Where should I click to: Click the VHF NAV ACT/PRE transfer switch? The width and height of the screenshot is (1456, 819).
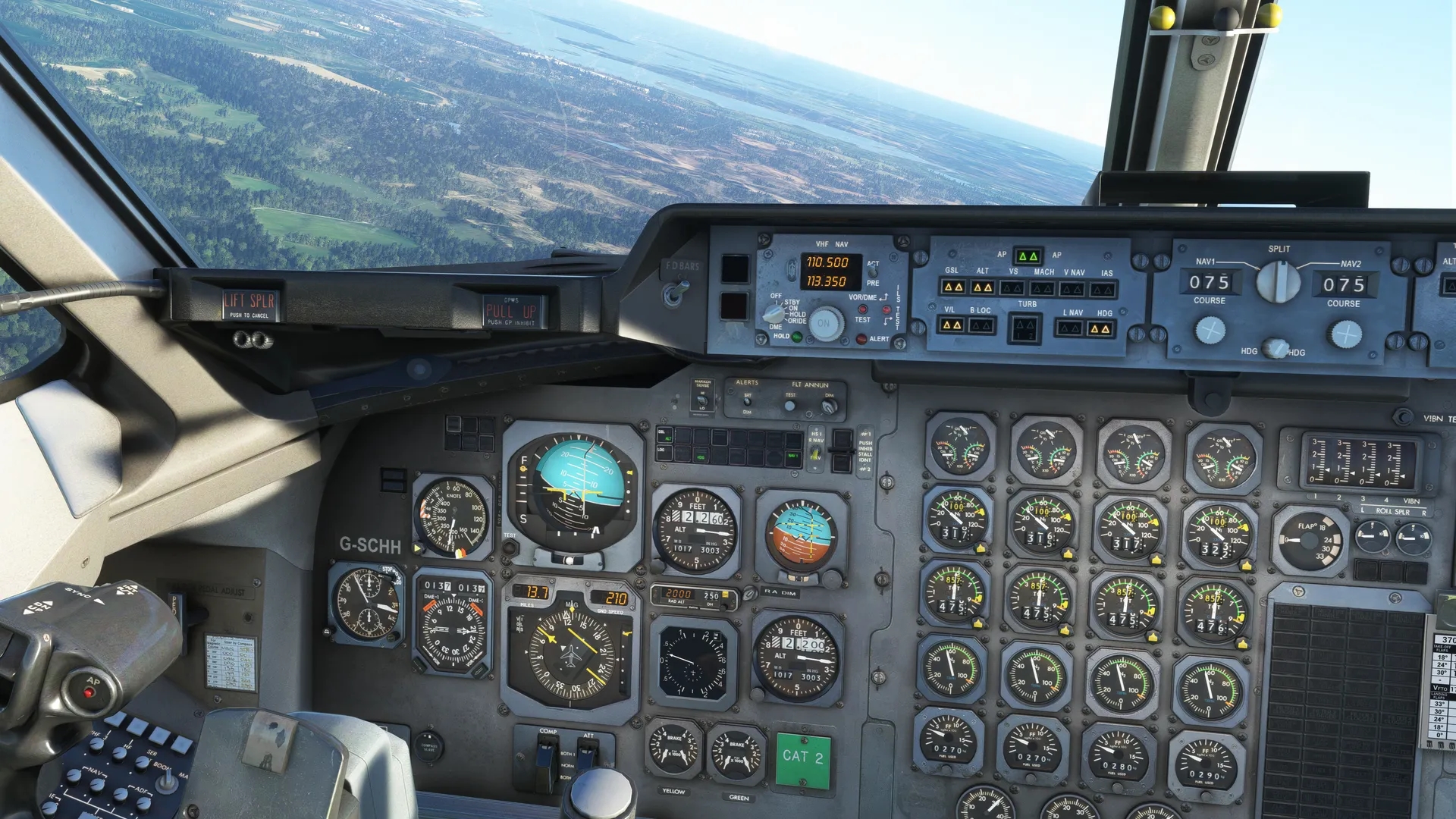click(873, 272)
